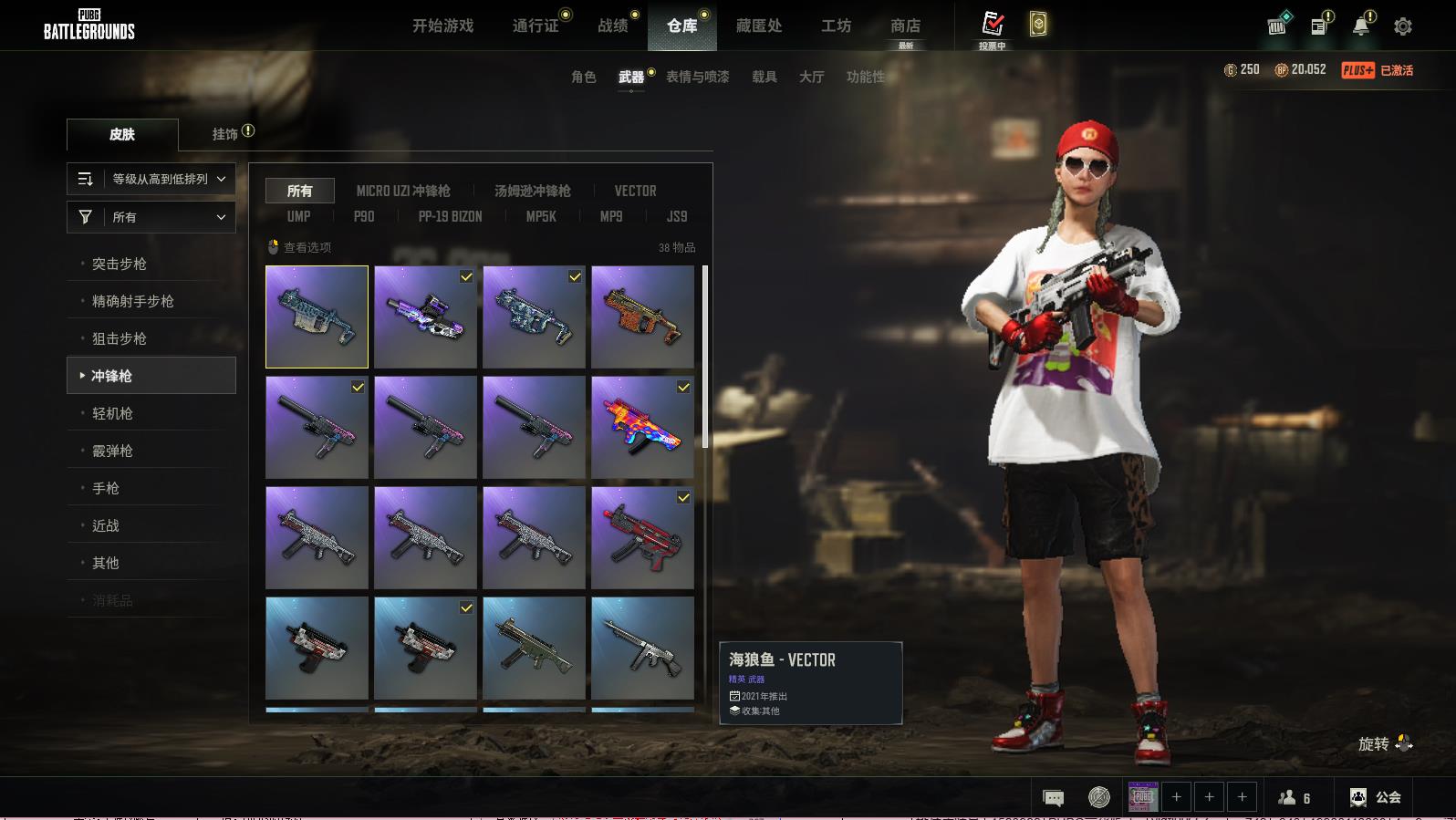Screen dimensions: 1456x820
Task: Filter skins by MICRO UZI 冲锋枪
Action: click(403, 191)
